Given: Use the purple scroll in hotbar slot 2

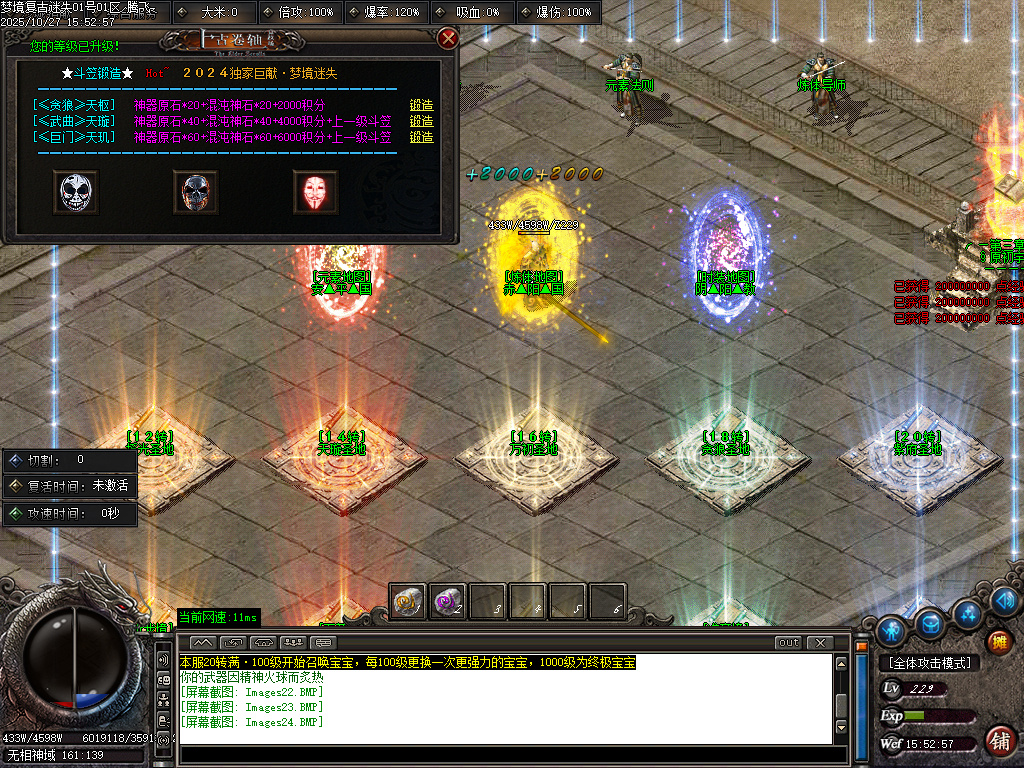Looking at the screenshot, I should click(448, 602).
